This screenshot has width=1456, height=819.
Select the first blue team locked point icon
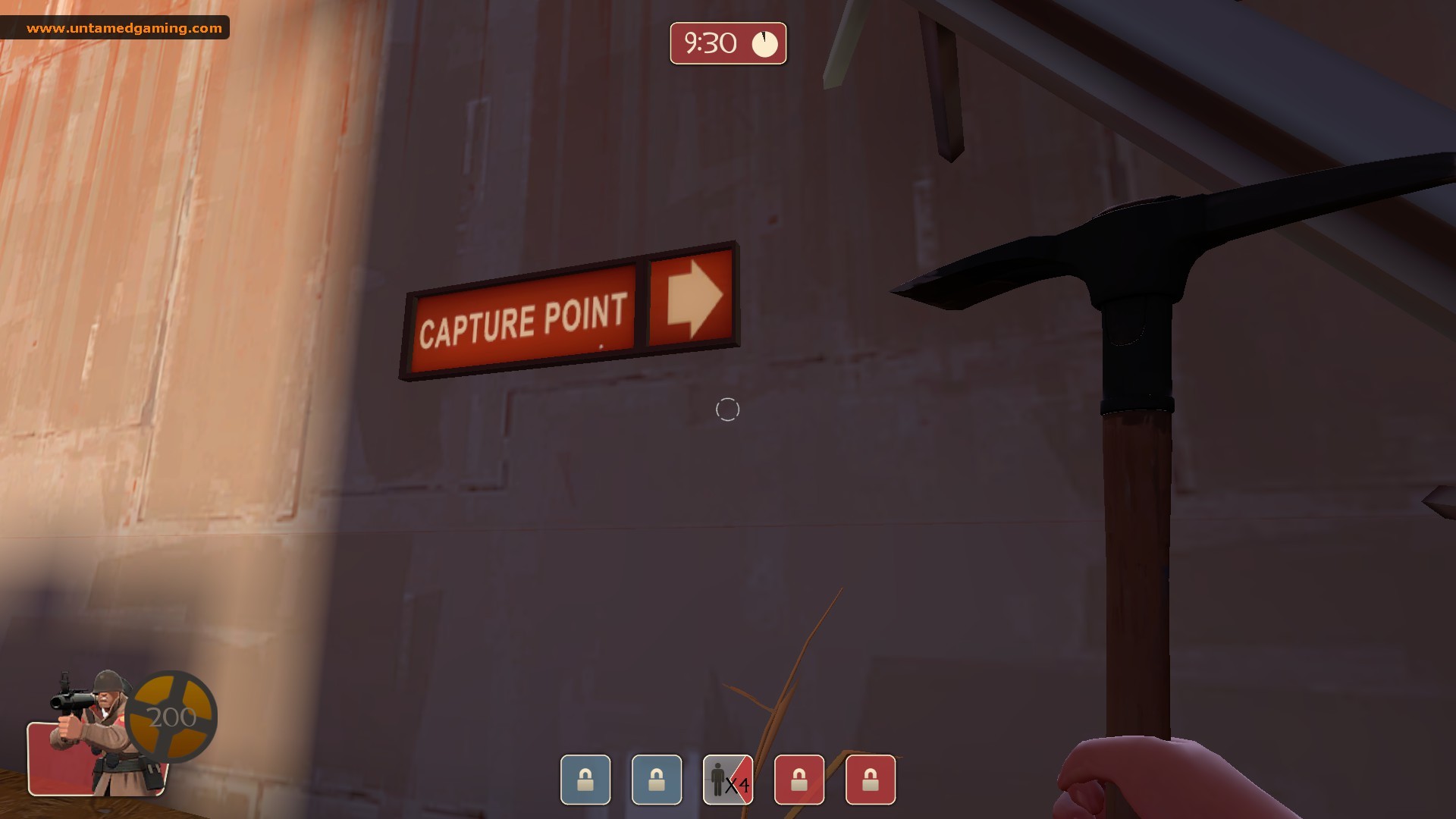click(x=585, y=780)
